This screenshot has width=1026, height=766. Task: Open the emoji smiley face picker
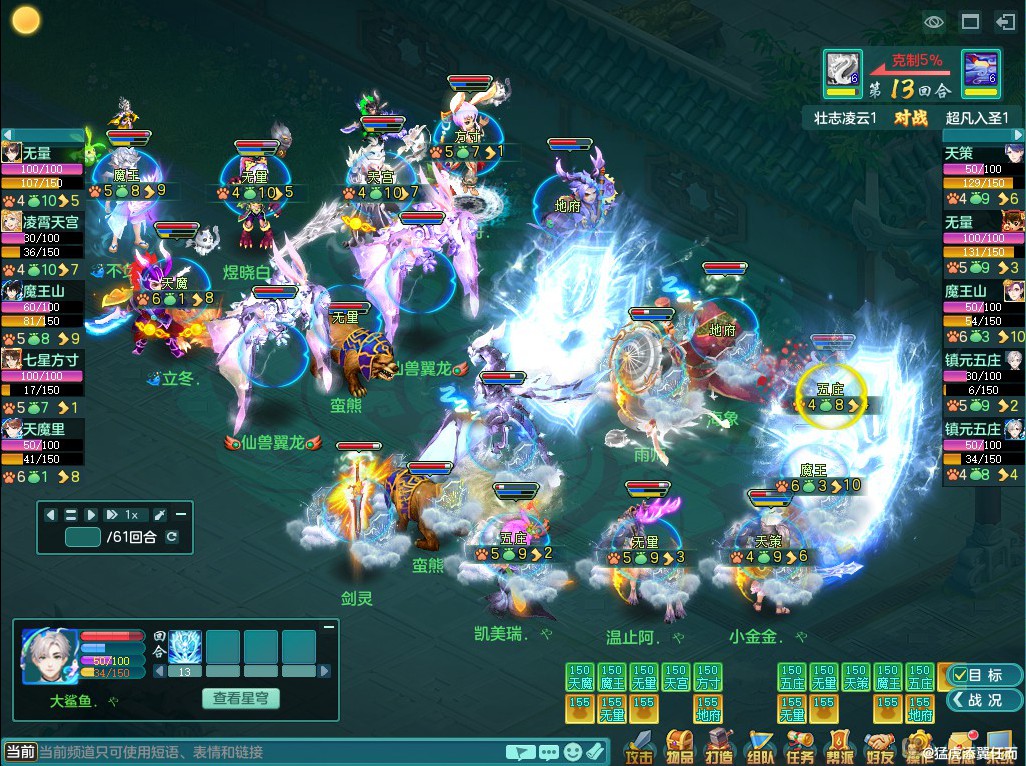(x=572, y=752)
